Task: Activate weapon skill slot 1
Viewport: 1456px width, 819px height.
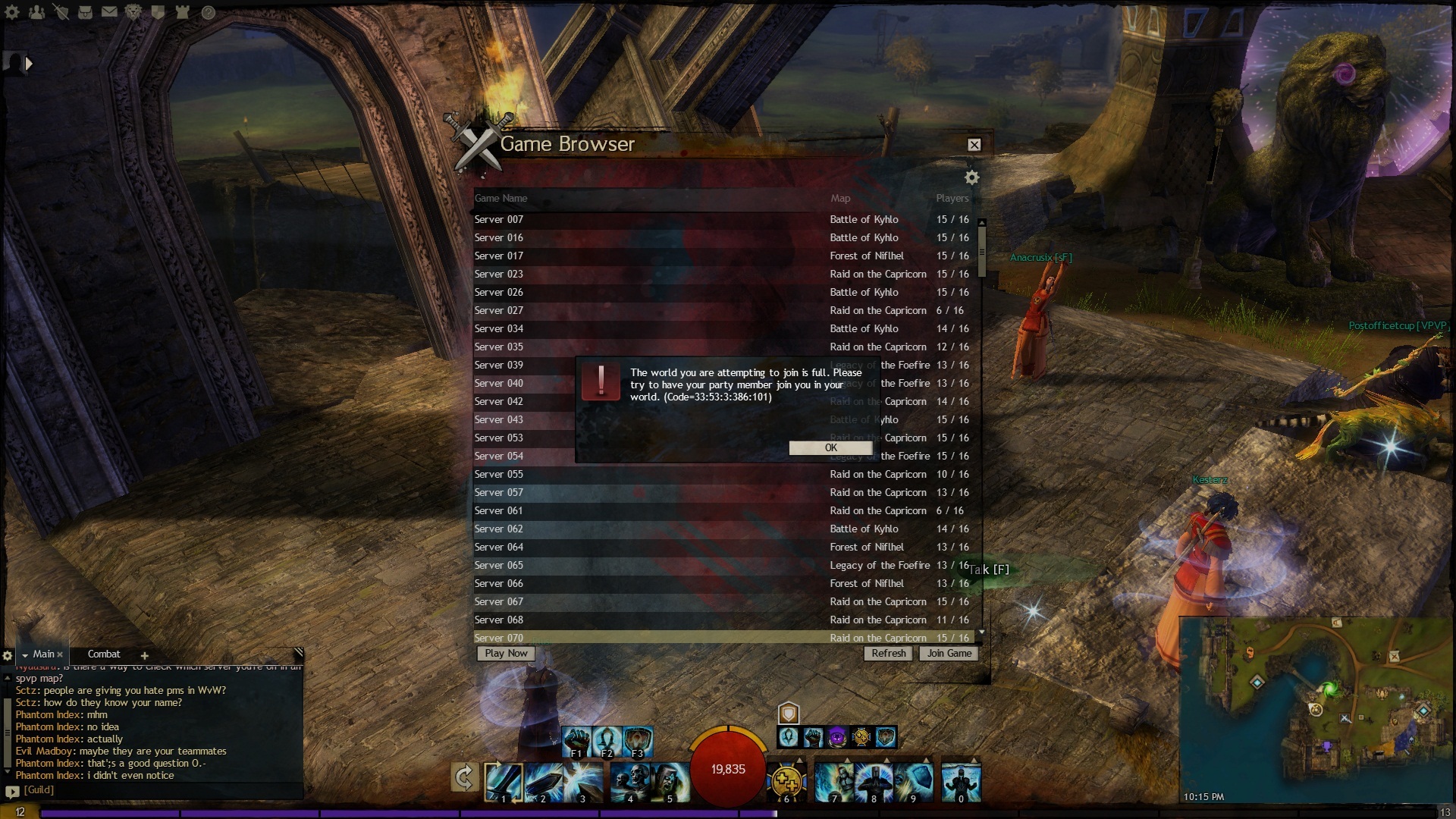Action: coord(504,781)
